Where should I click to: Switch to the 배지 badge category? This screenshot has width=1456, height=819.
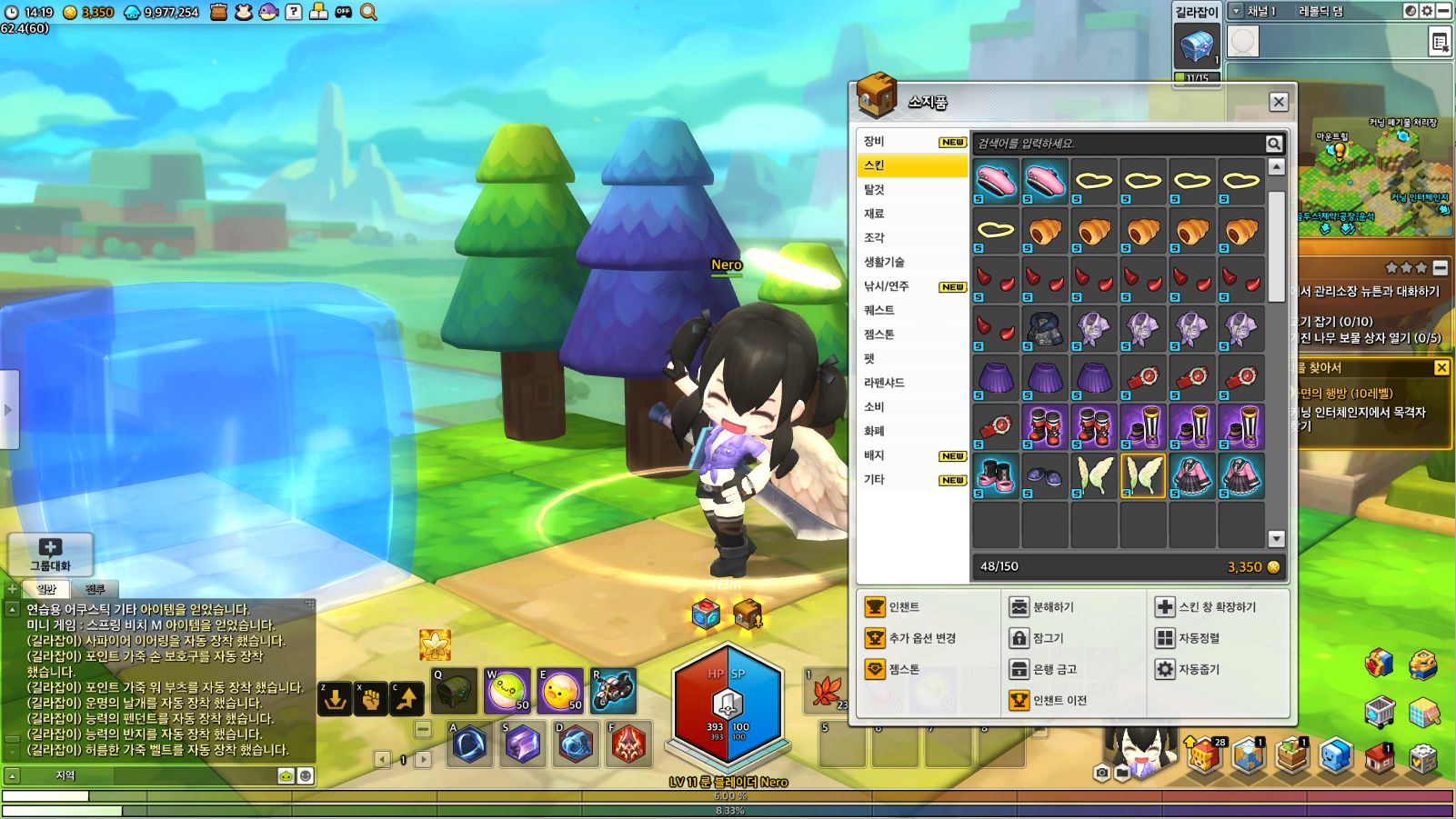(x=874, y=454)
